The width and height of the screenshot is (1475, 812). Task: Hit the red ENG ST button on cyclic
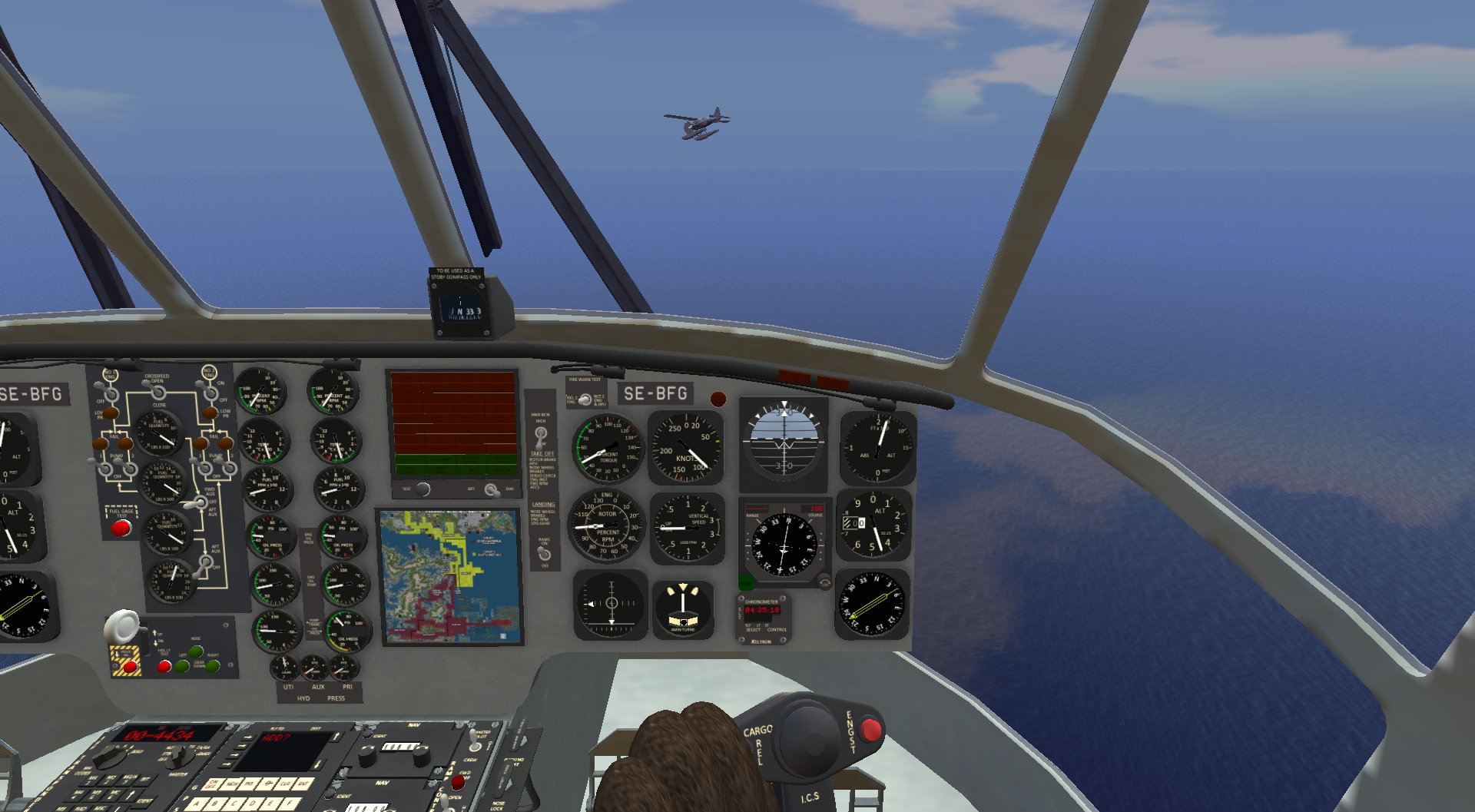[x=870, y=728]
